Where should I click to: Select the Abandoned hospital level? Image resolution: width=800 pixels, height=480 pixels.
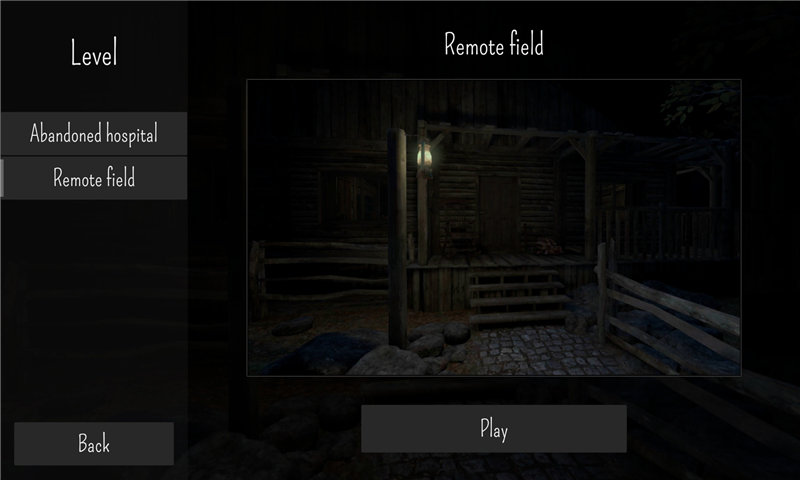(94, 133)
